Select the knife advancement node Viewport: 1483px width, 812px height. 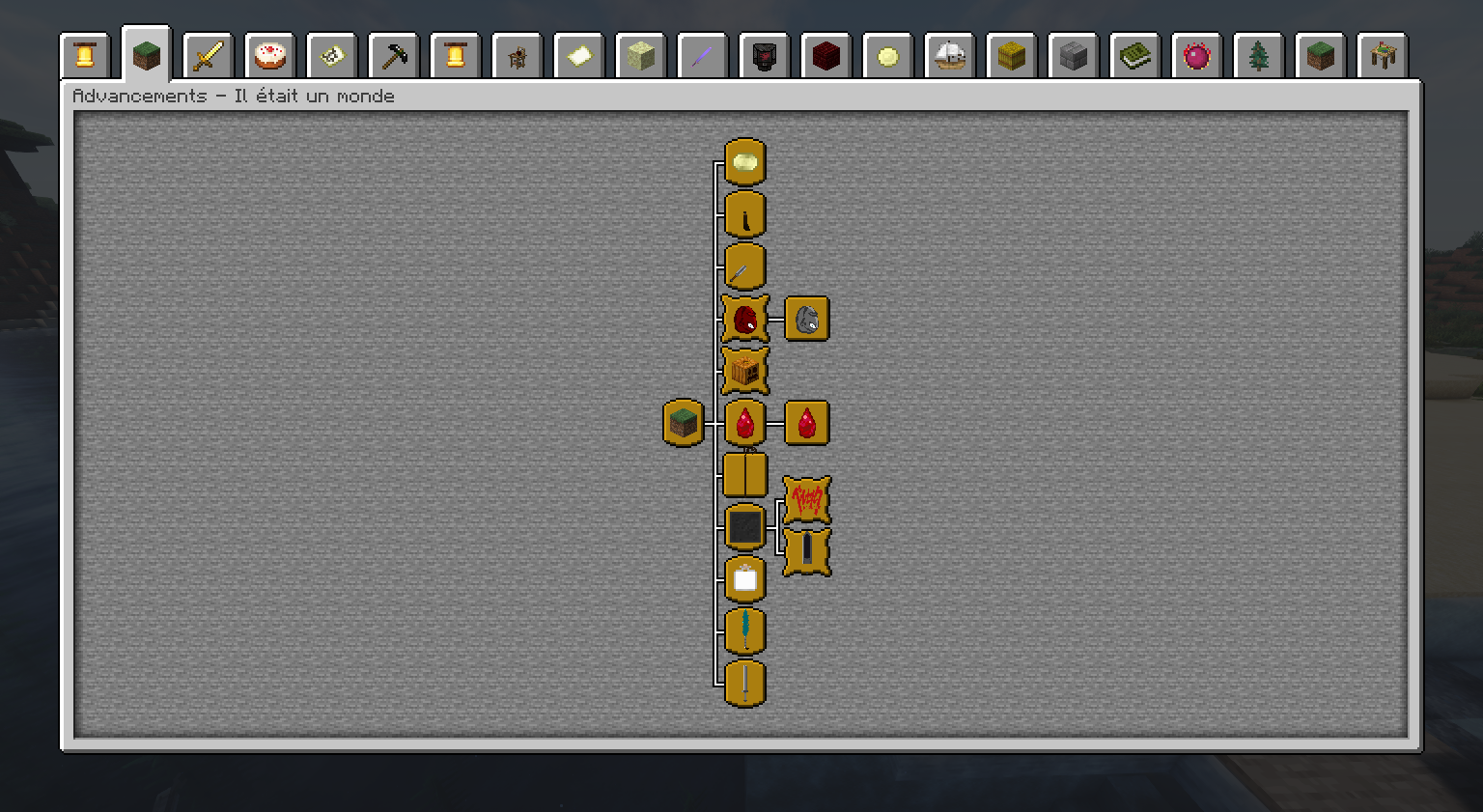[x=743, y=214]
